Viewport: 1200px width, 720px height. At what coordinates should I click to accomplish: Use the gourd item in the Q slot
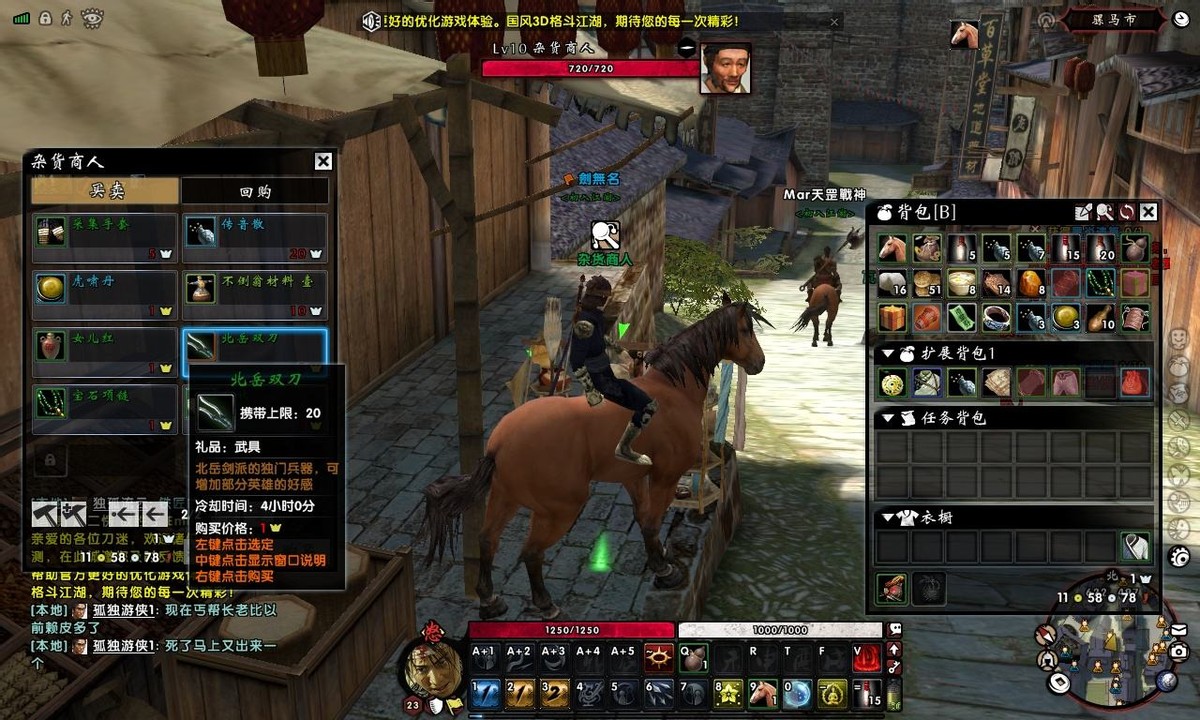point(693,657)
